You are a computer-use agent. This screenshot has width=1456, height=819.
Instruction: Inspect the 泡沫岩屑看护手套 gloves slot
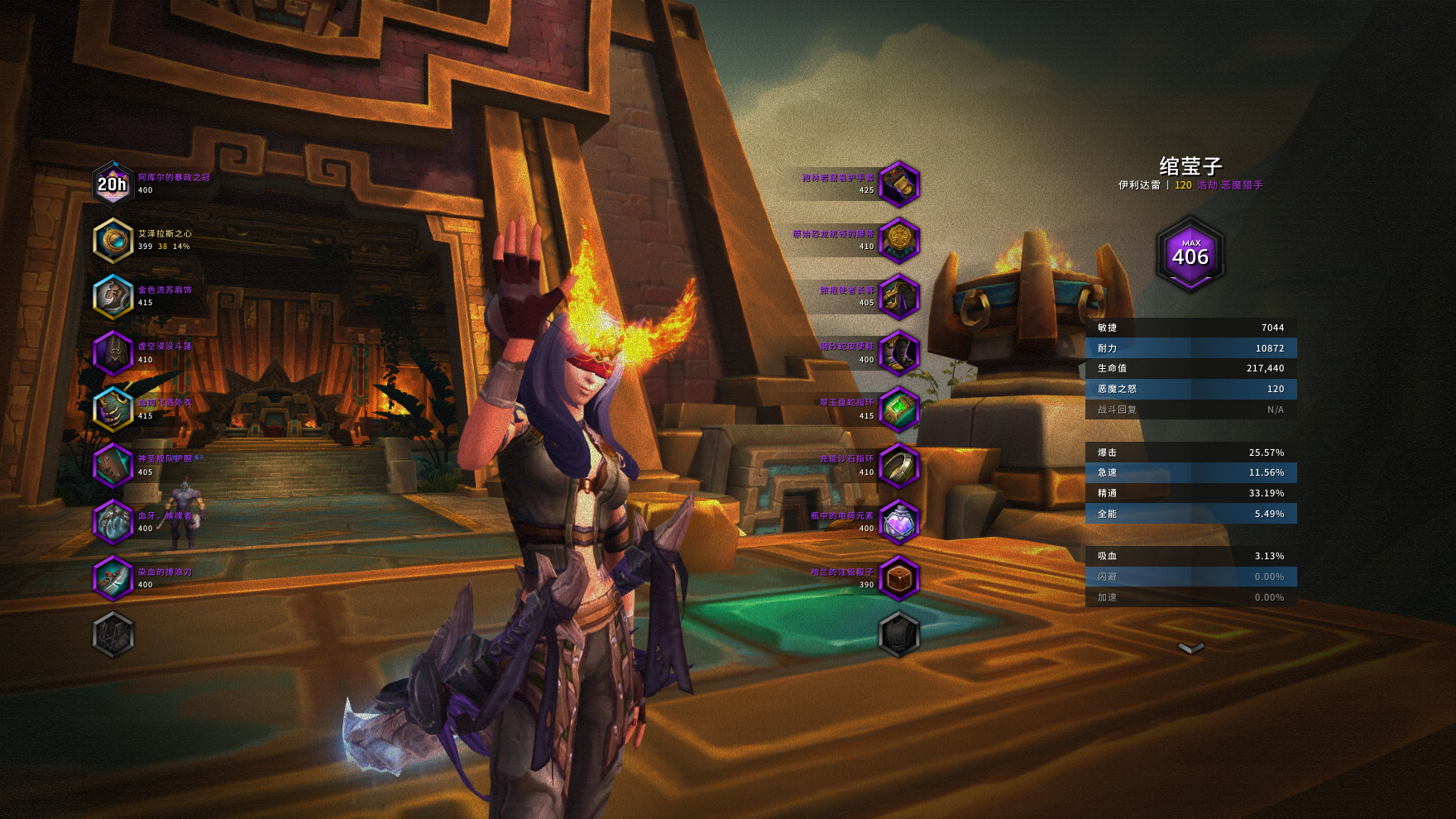898,184
